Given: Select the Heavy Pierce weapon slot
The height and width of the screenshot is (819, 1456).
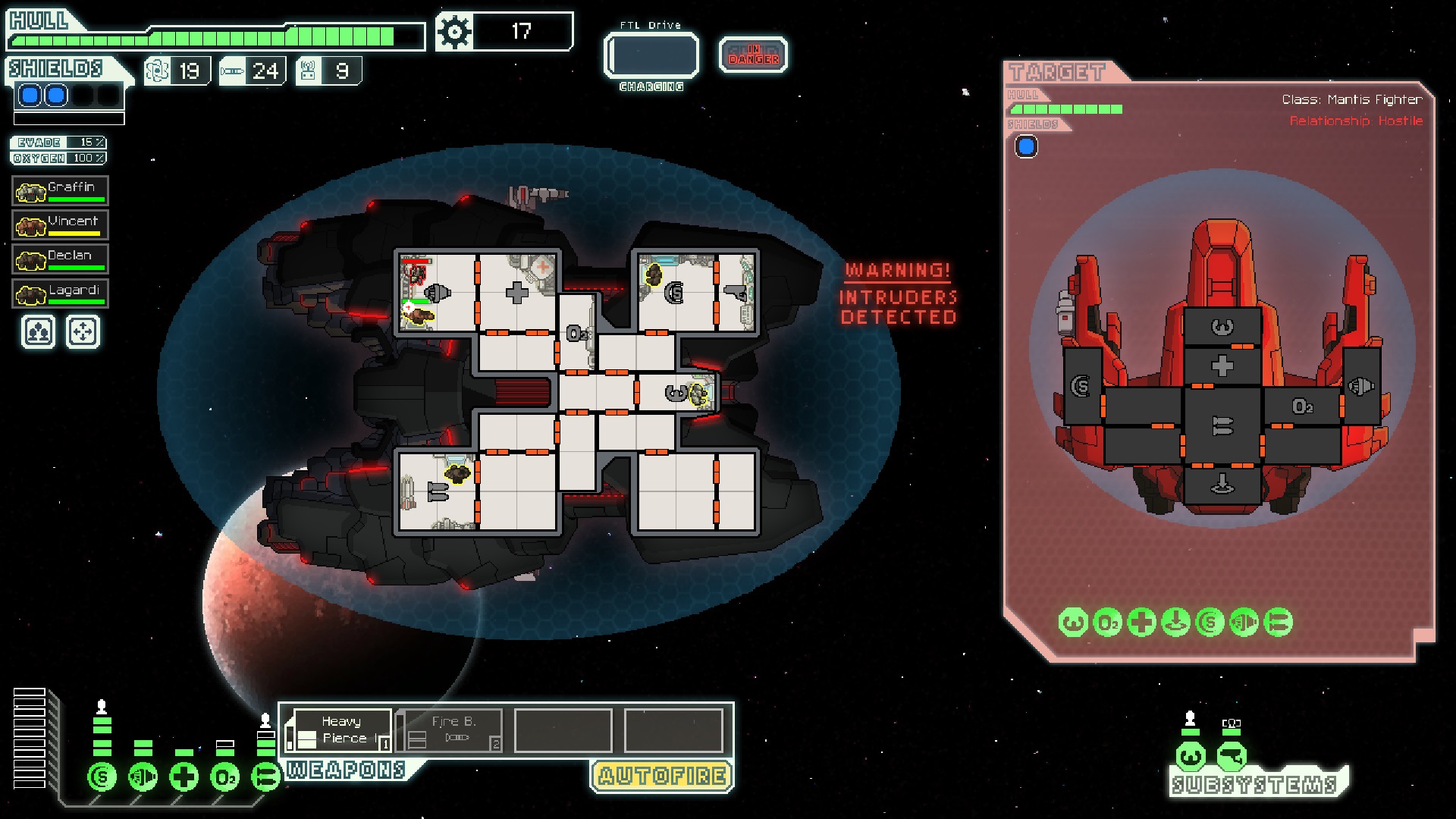Looking at the screenshot, I should (x=339, y=730).
